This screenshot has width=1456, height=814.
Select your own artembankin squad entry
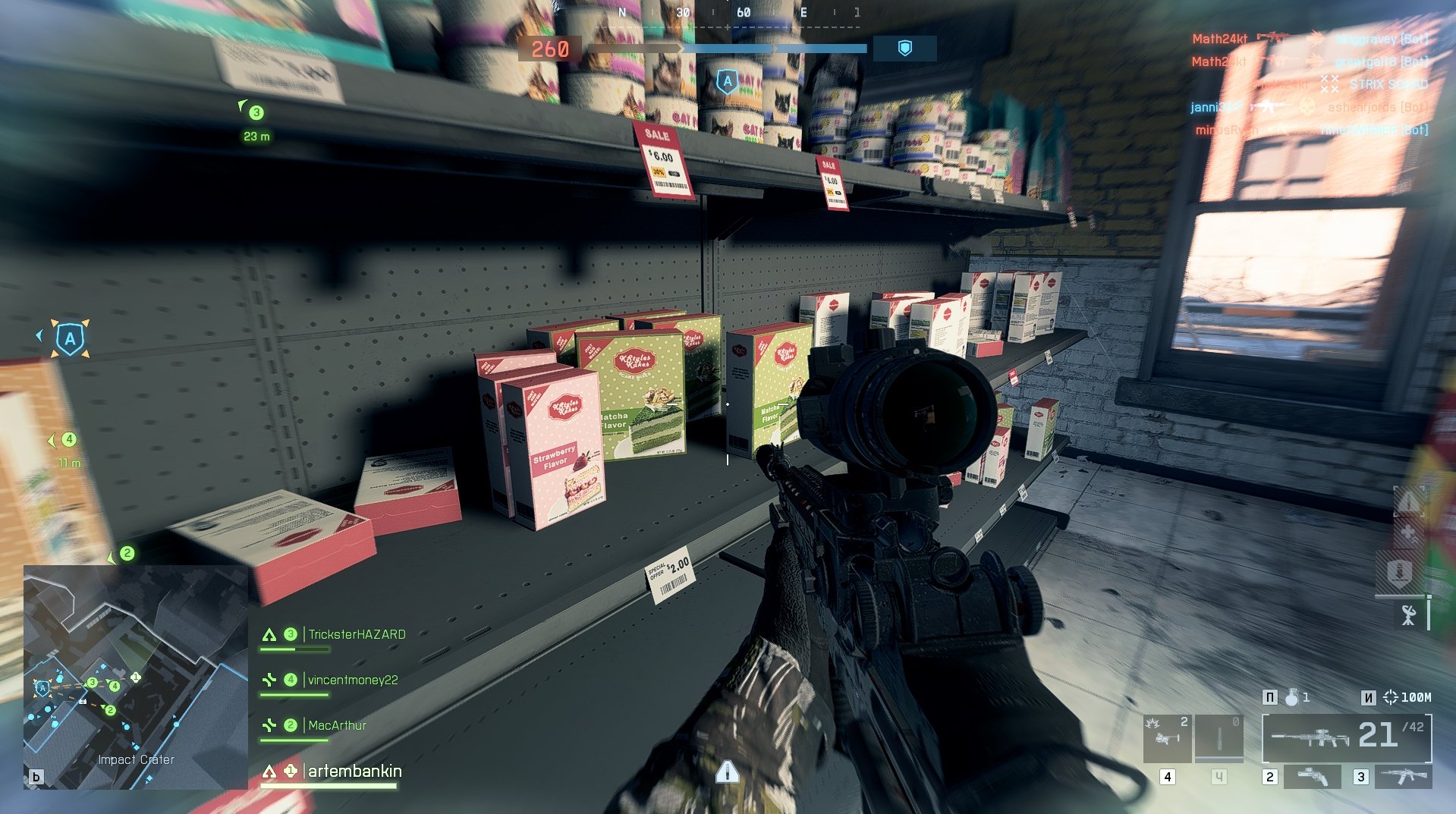[x=354, y=771]
